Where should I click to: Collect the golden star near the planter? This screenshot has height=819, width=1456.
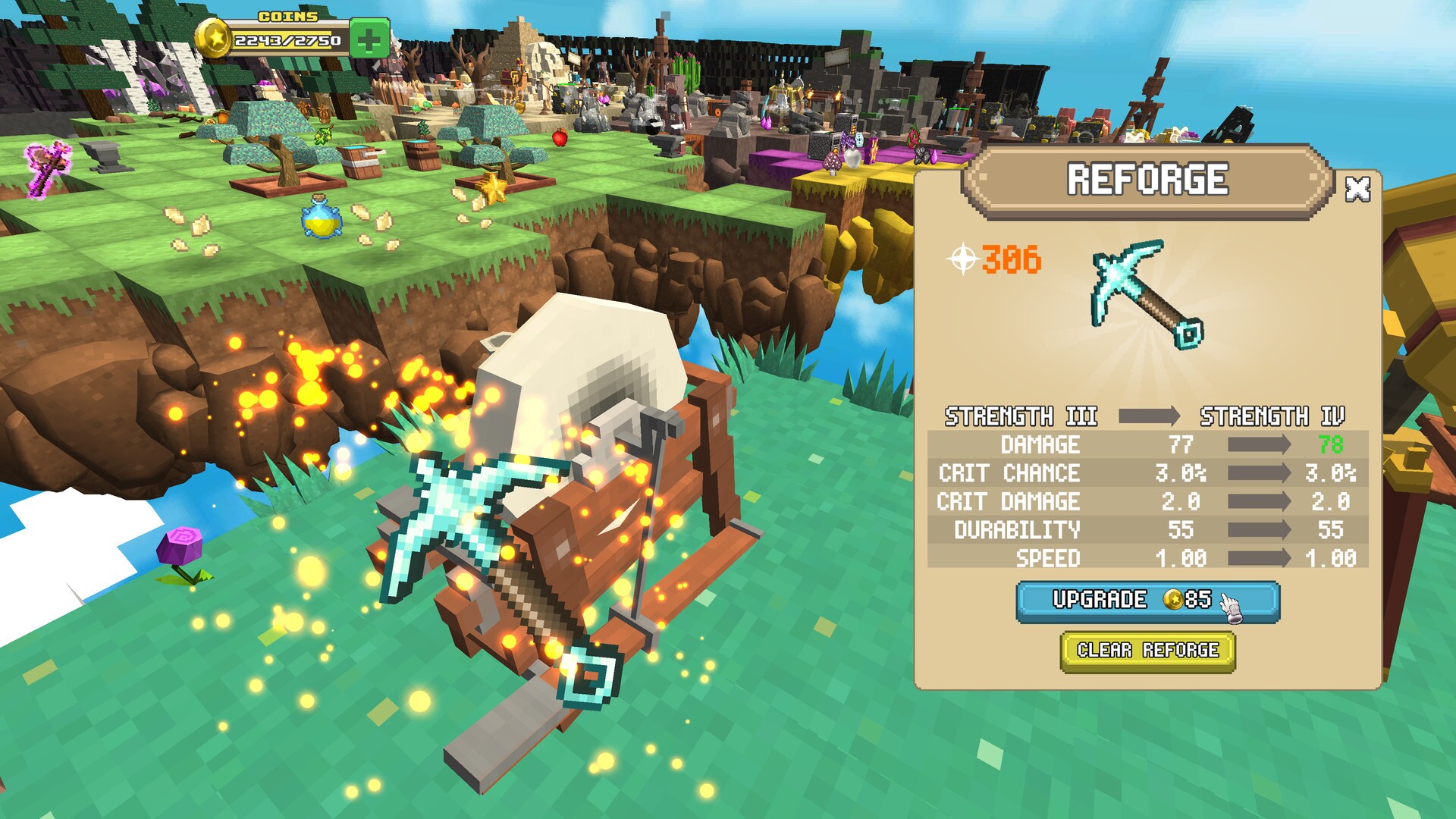click(x=494, y=189)
